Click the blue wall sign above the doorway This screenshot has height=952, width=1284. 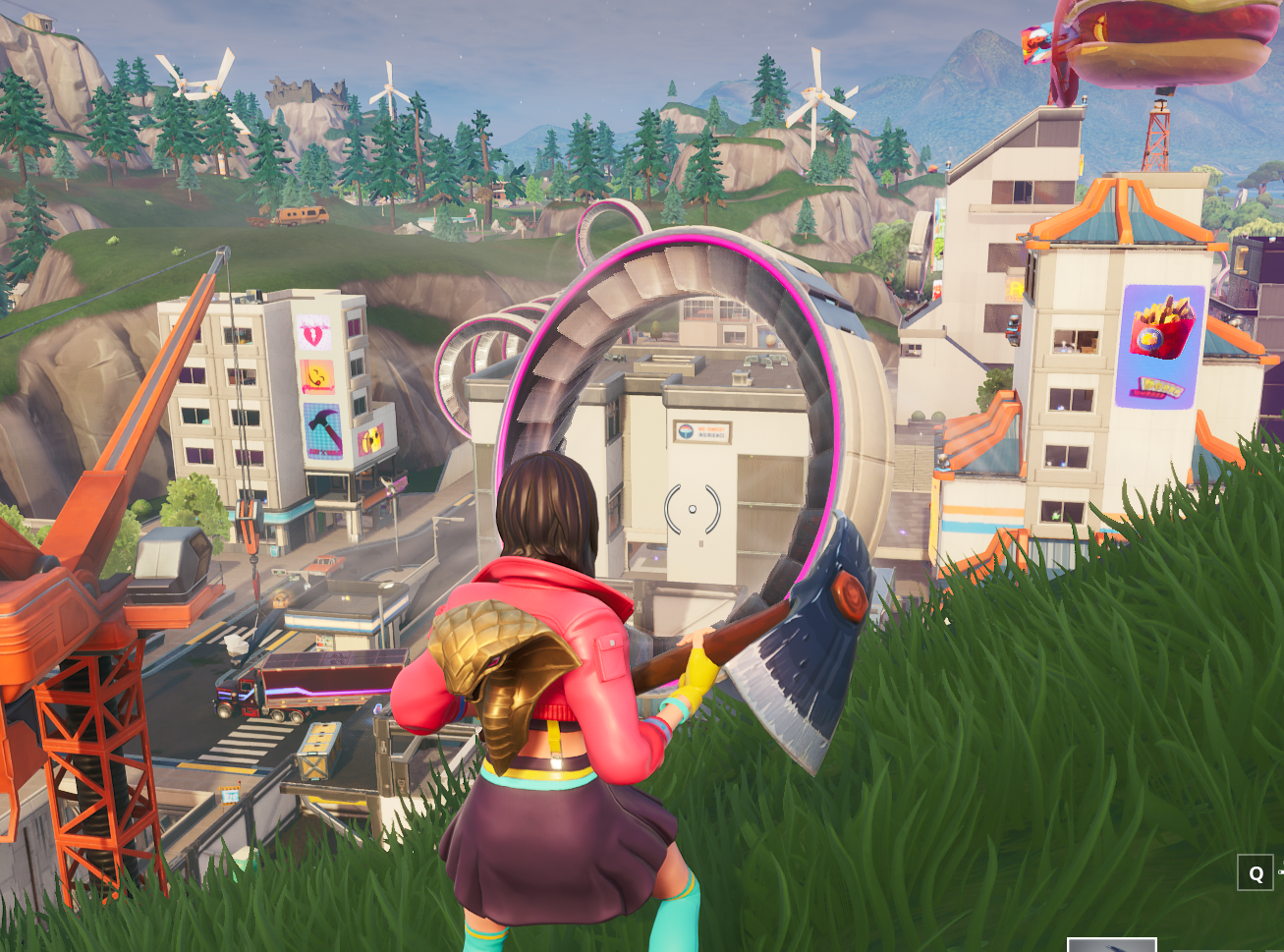(702, 430)
